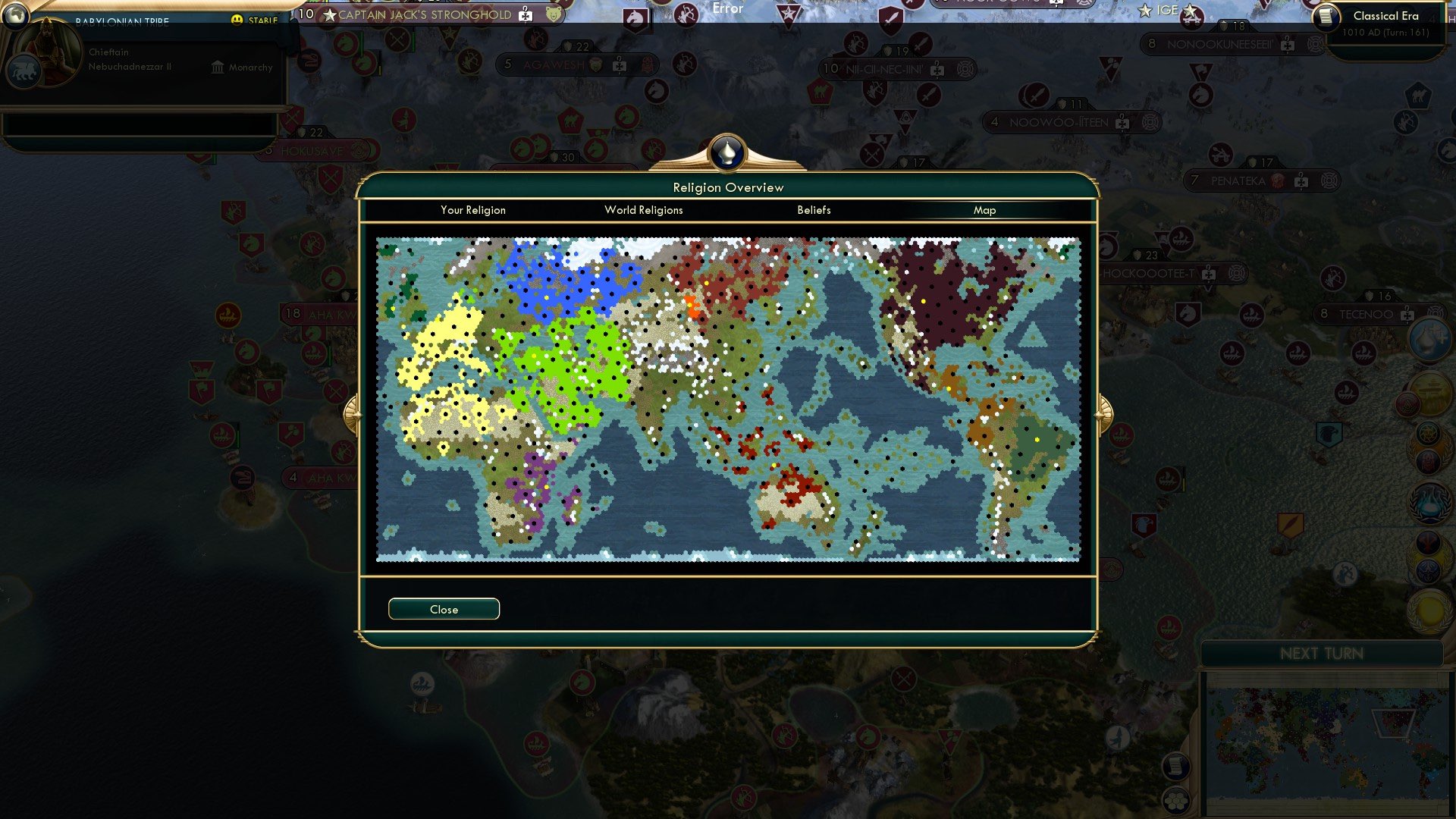The width and height of the screenshot is (1456, 819).
Task: Click the pin marker beside Captain Jack's Stronghold
Action: 523,14
